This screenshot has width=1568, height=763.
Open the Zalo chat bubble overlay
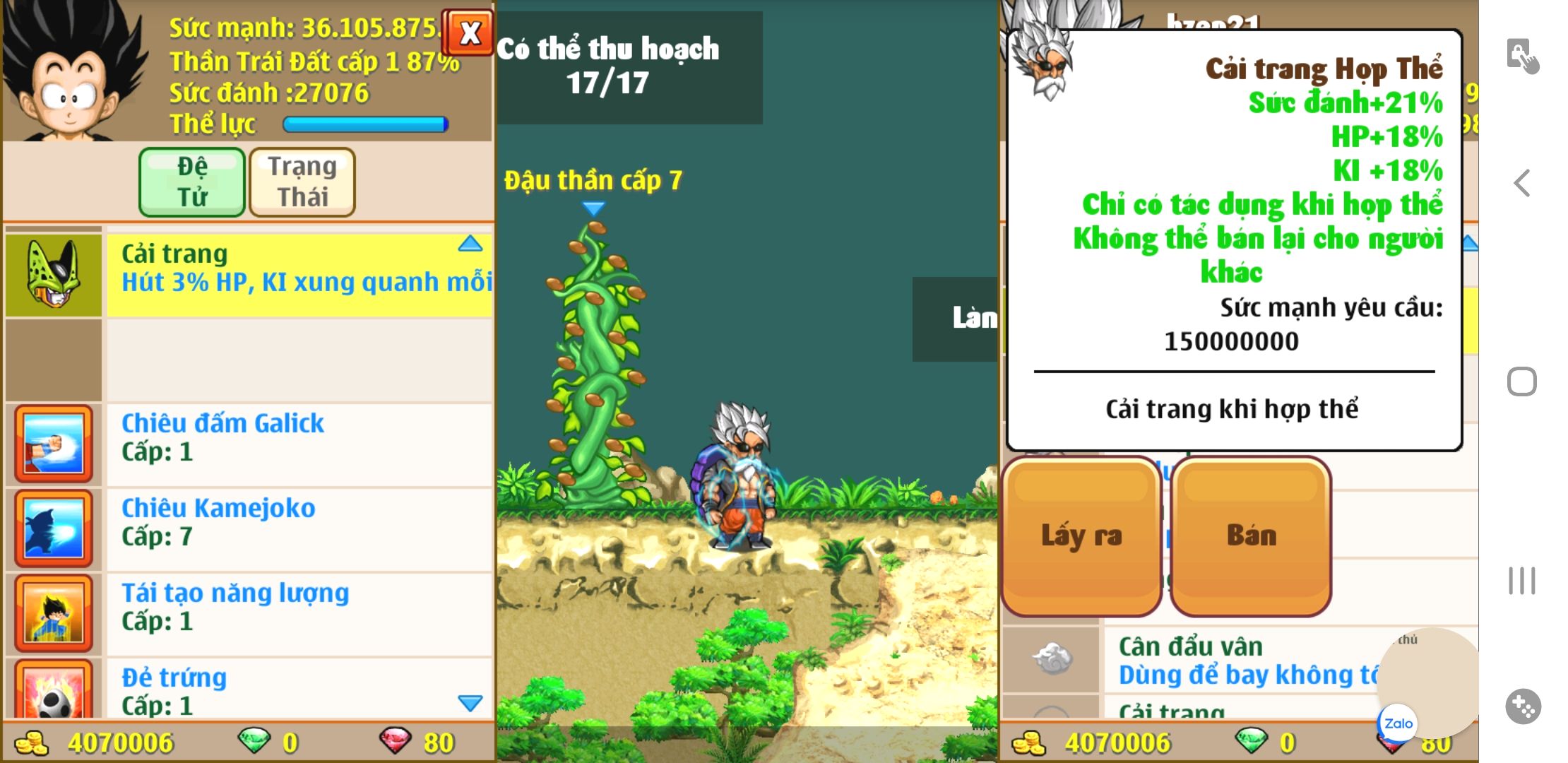pos(1398,723)
